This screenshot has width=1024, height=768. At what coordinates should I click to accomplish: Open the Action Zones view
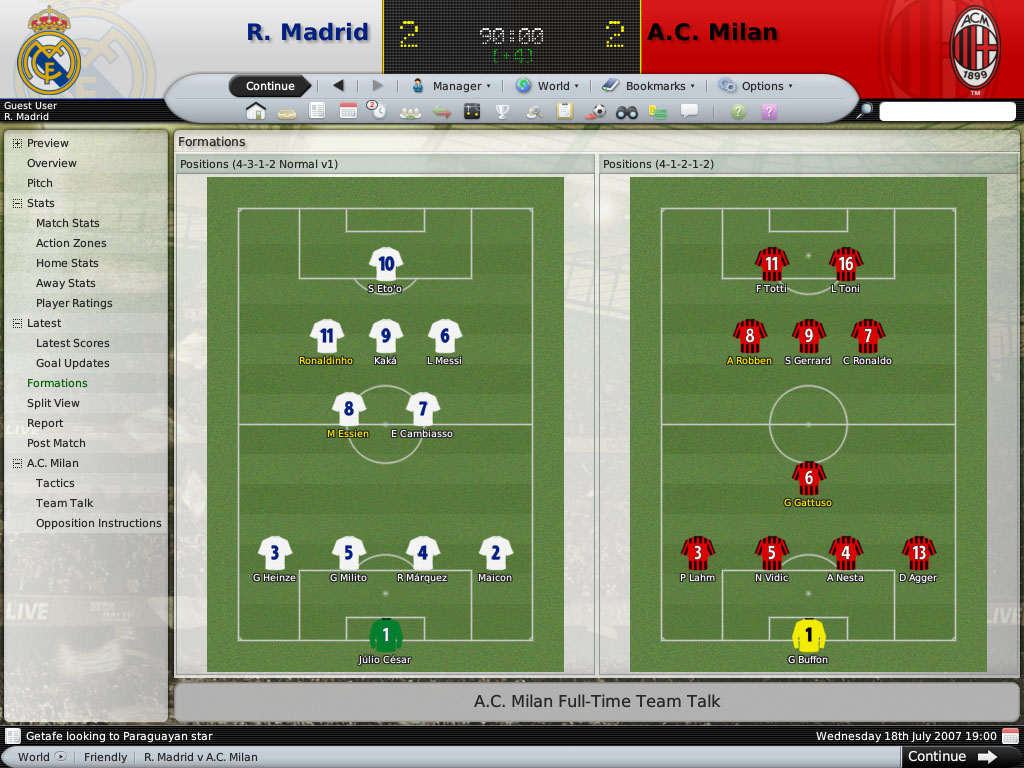71,243
